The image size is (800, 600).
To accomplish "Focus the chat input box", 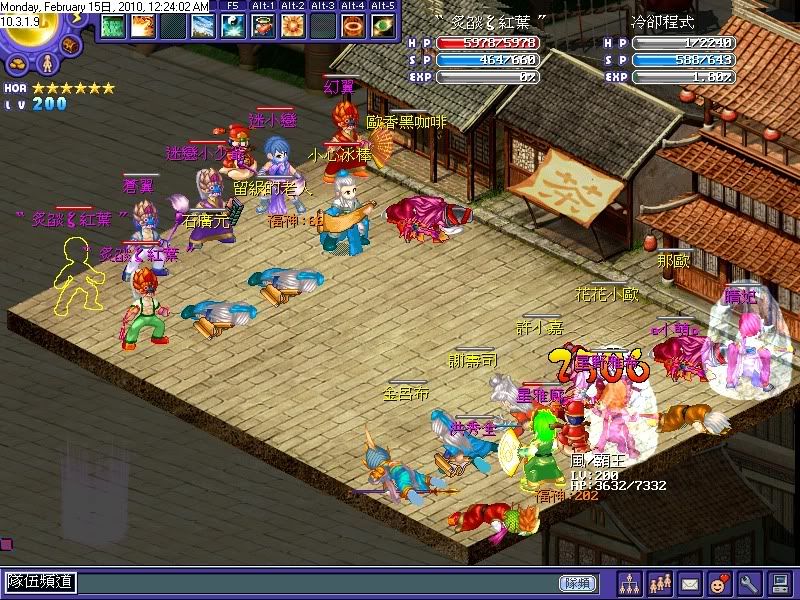I will click(300, 582).
